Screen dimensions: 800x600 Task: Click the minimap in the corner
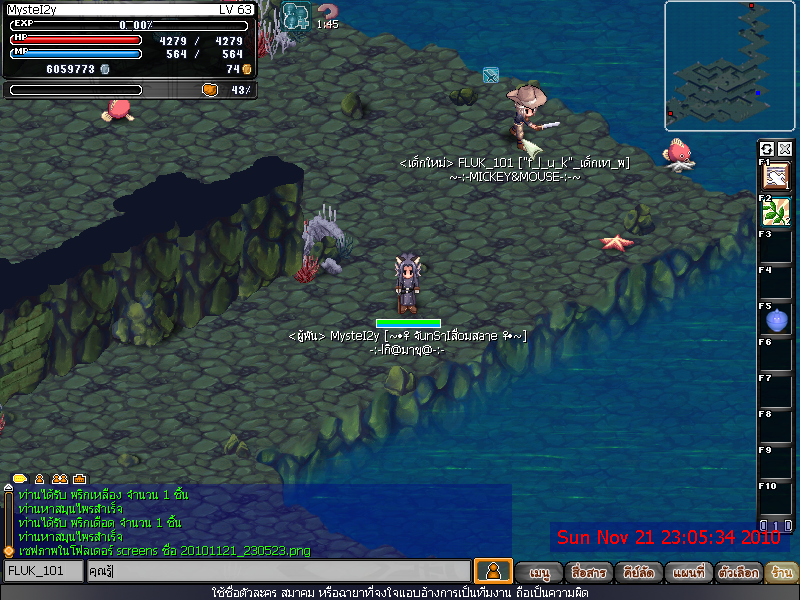tap(729, 65)
